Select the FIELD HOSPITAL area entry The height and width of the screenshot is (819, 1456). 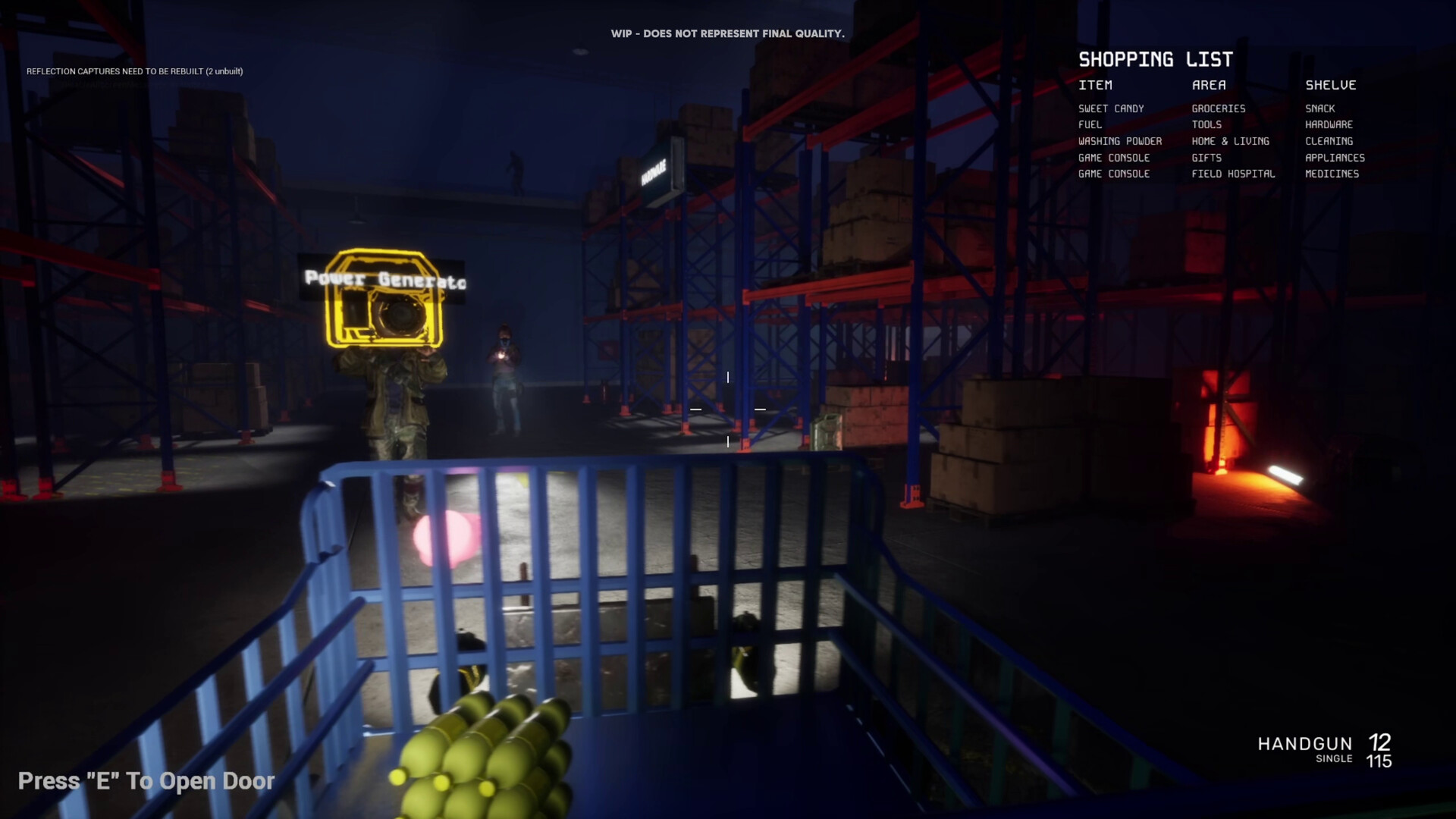[1232, 174]
